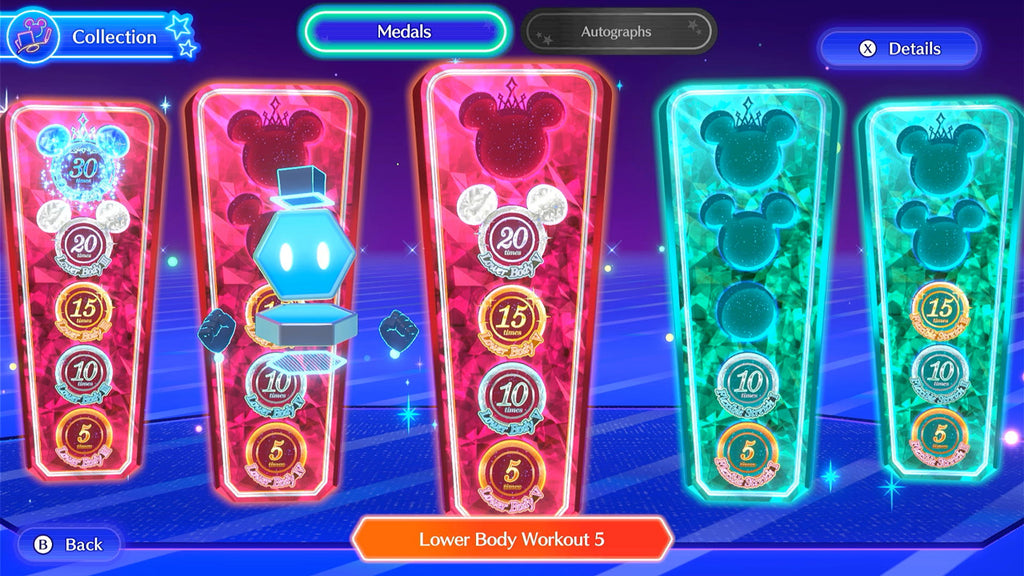Switch to the Autographs tab

(x=617, y=32)
